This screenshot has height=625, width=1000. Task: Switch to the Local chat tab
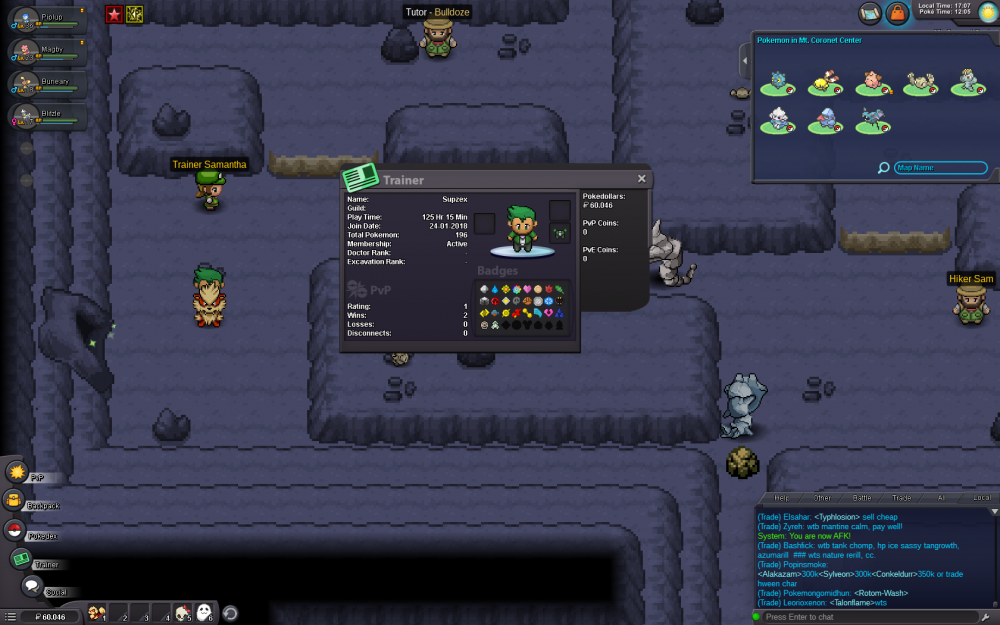tap(981, 497)
